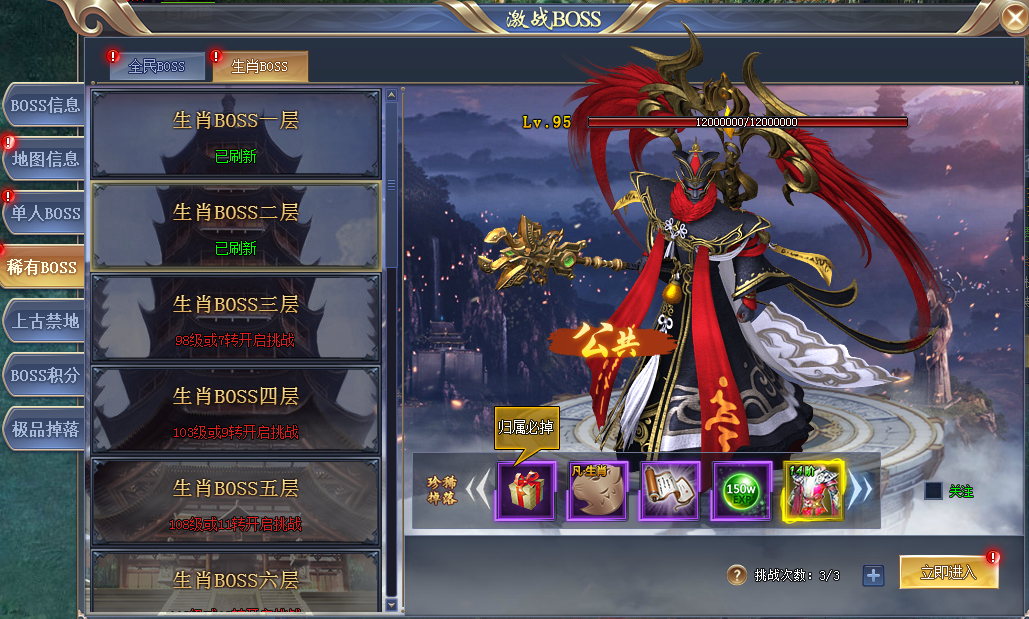Click the 立即进入 button
Image resolution: width=1029 pixels, height=619 pixels.
[x=948, y=573]
